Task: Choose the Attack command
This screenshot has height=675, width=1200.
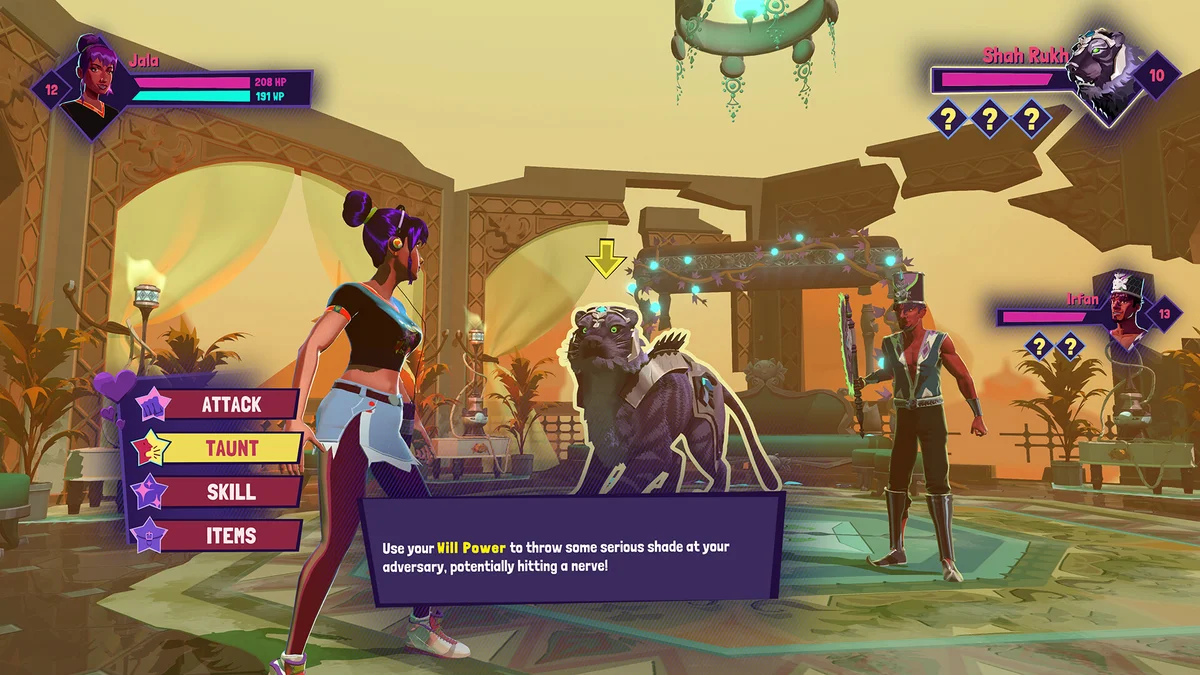Action: click(230, 404)
